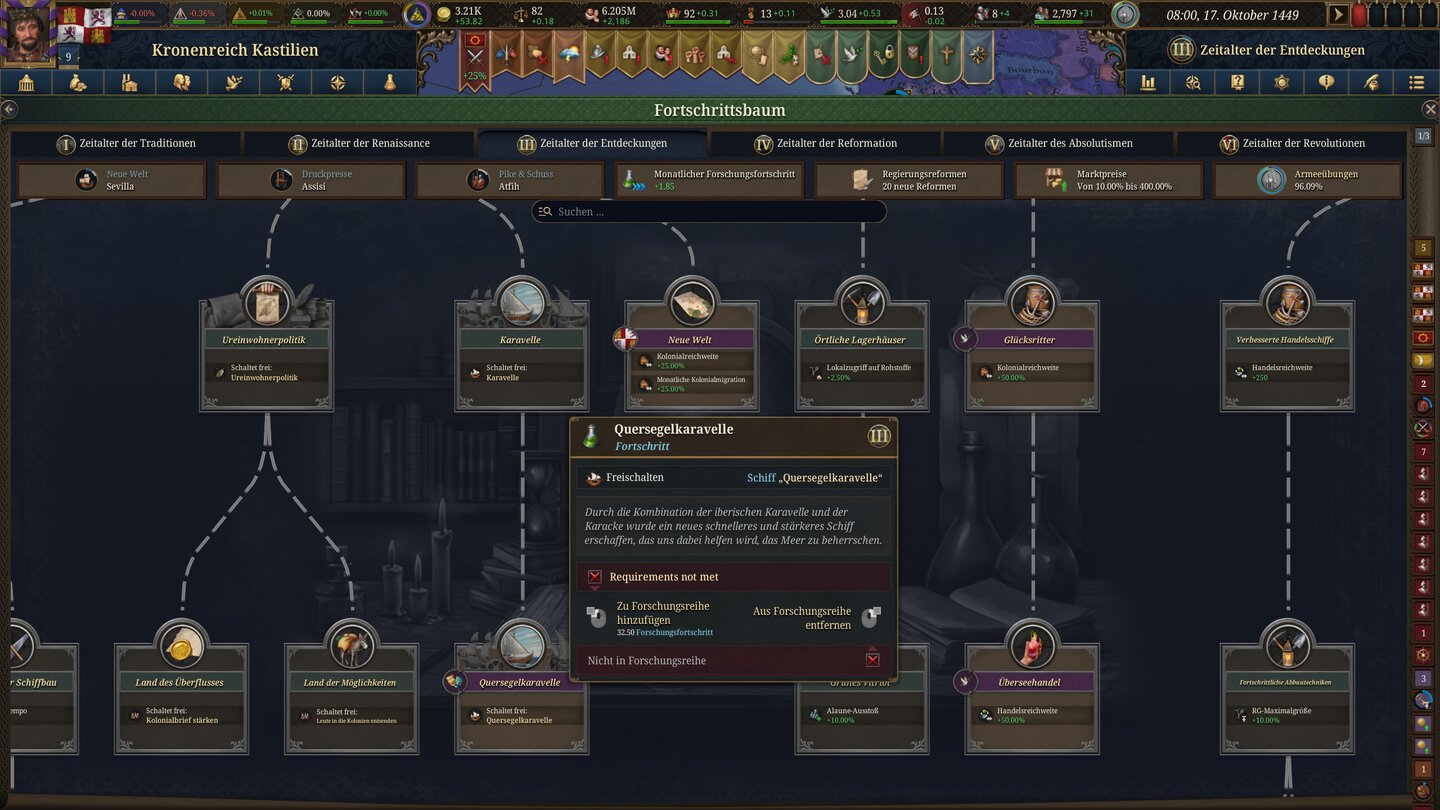Open the economy panel with the money bags icon

[x=79, y=83]
